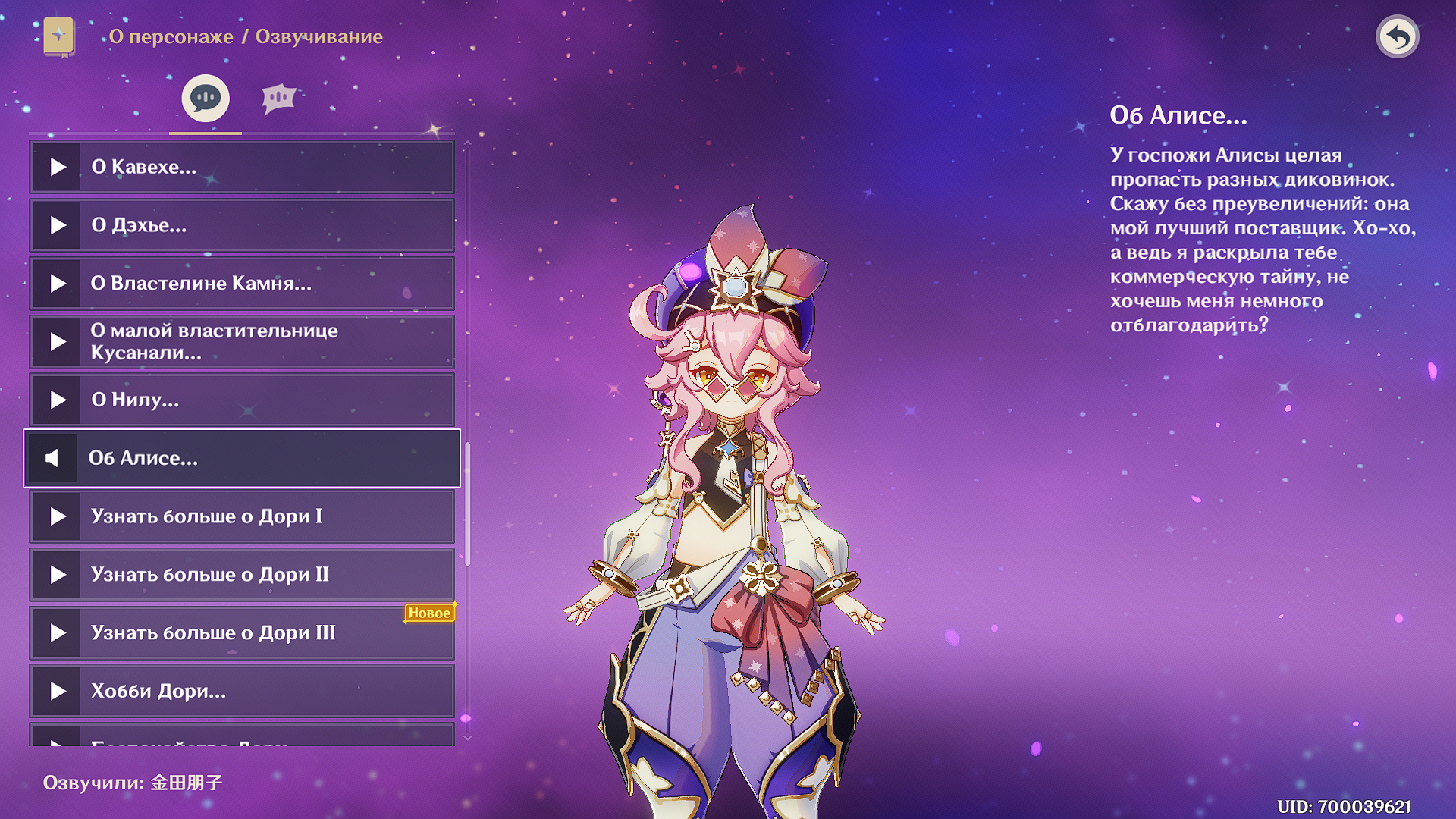This screenshot has height=819, width=1456.
Task: Play the "О Дэхье..." voice line
Action: pos(58,225)
